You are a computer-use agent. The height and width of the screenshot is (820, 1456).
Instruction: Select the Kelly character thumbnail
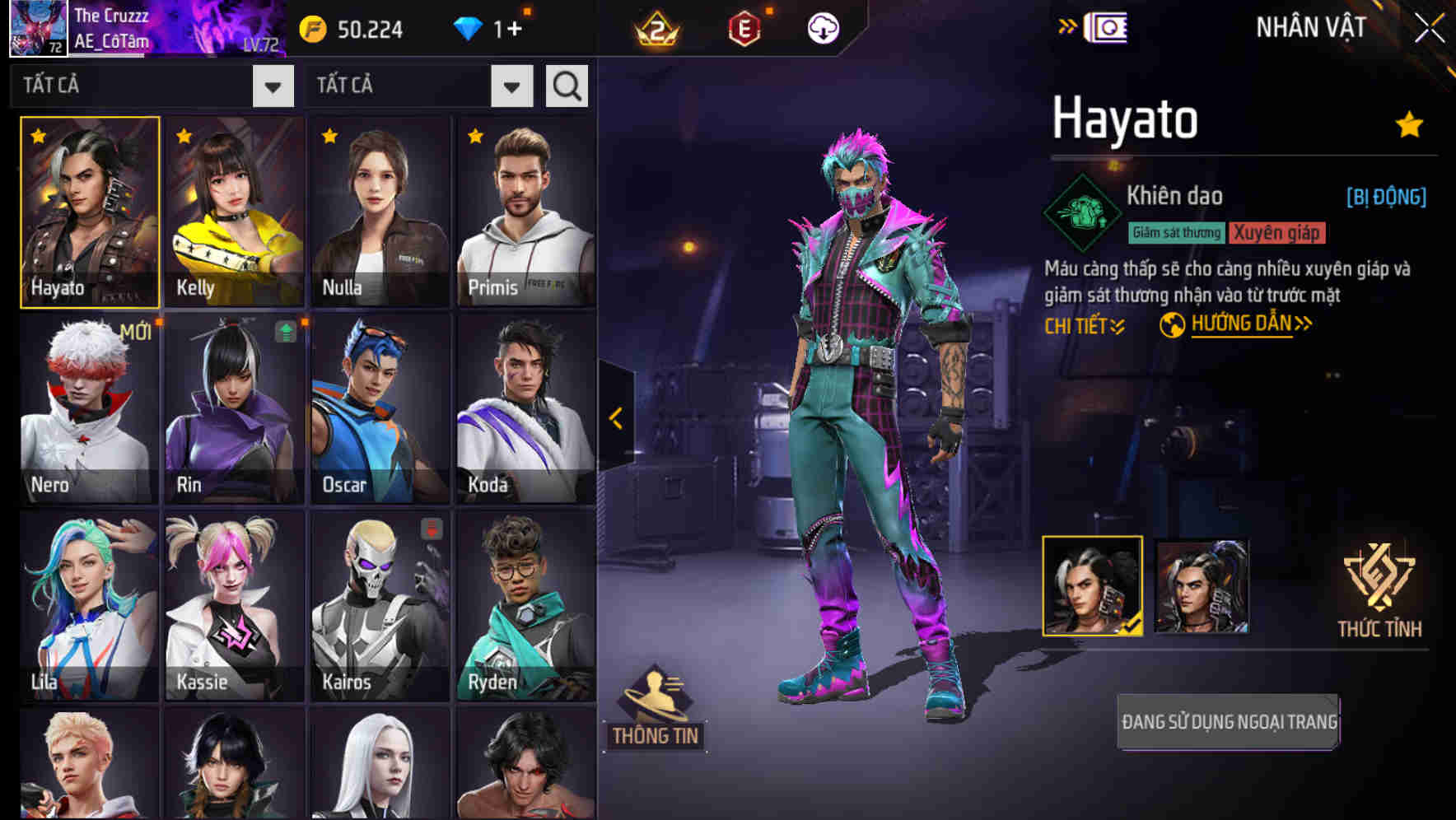click(x=234, y=210)
